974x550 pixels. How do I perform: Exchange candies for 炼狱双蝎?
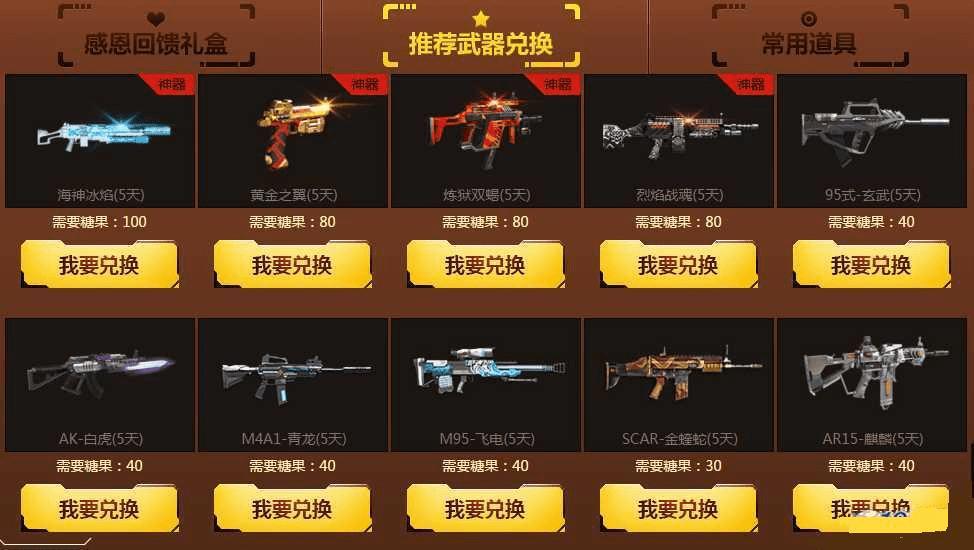tap(485, 265)
